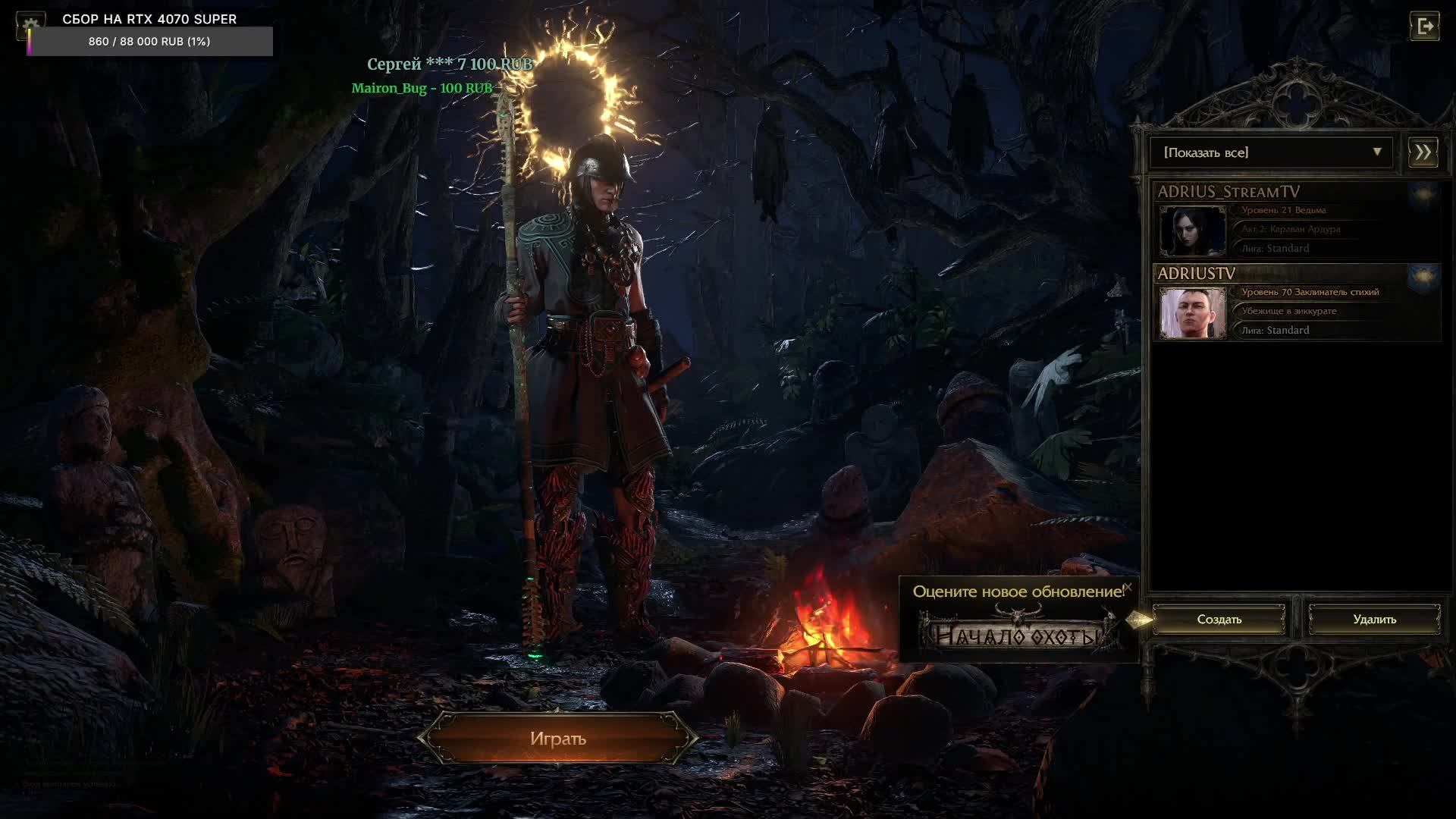Exit via the top-right logout icon
This screenshot has width=1456, height=819.
click(x=1424, y=27)
